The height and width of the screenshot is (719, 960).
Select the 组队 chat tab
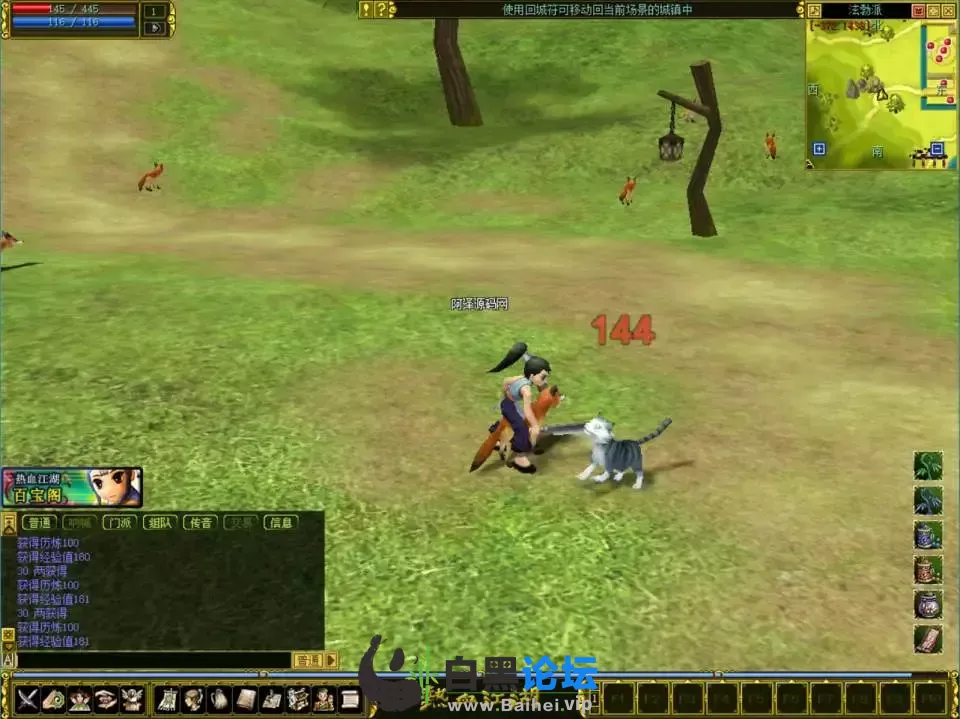click(x=160, y=522)
